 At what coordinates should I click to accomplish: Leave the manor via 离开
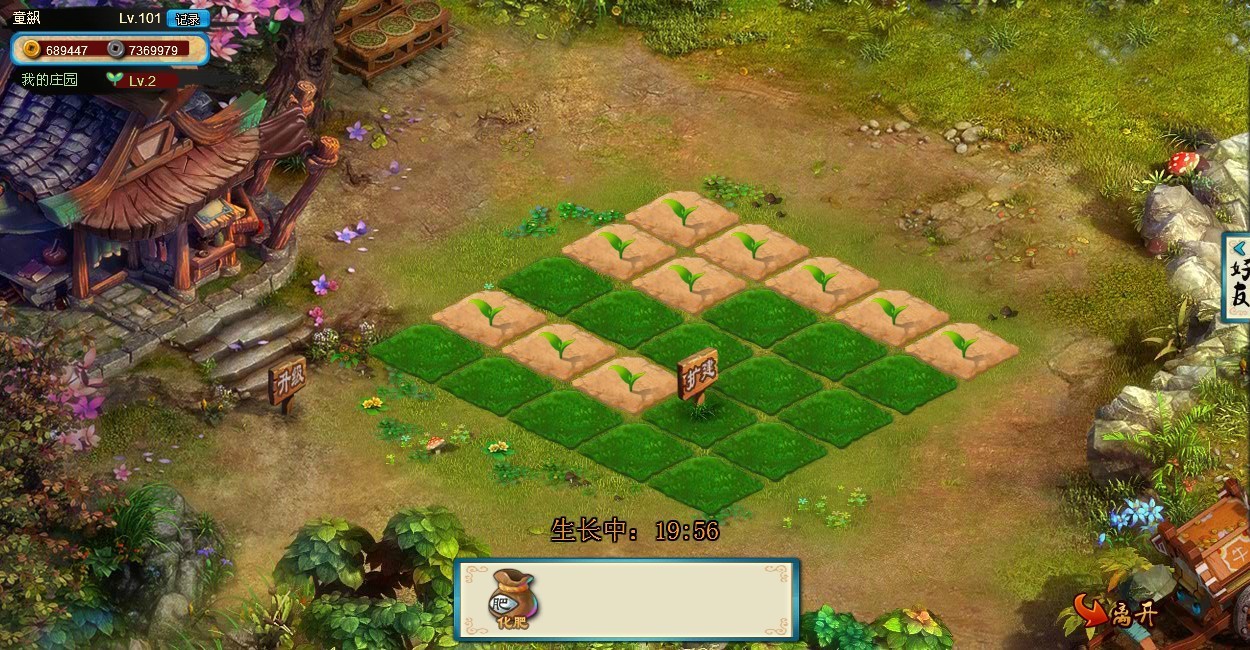(x=1118, y=611)
